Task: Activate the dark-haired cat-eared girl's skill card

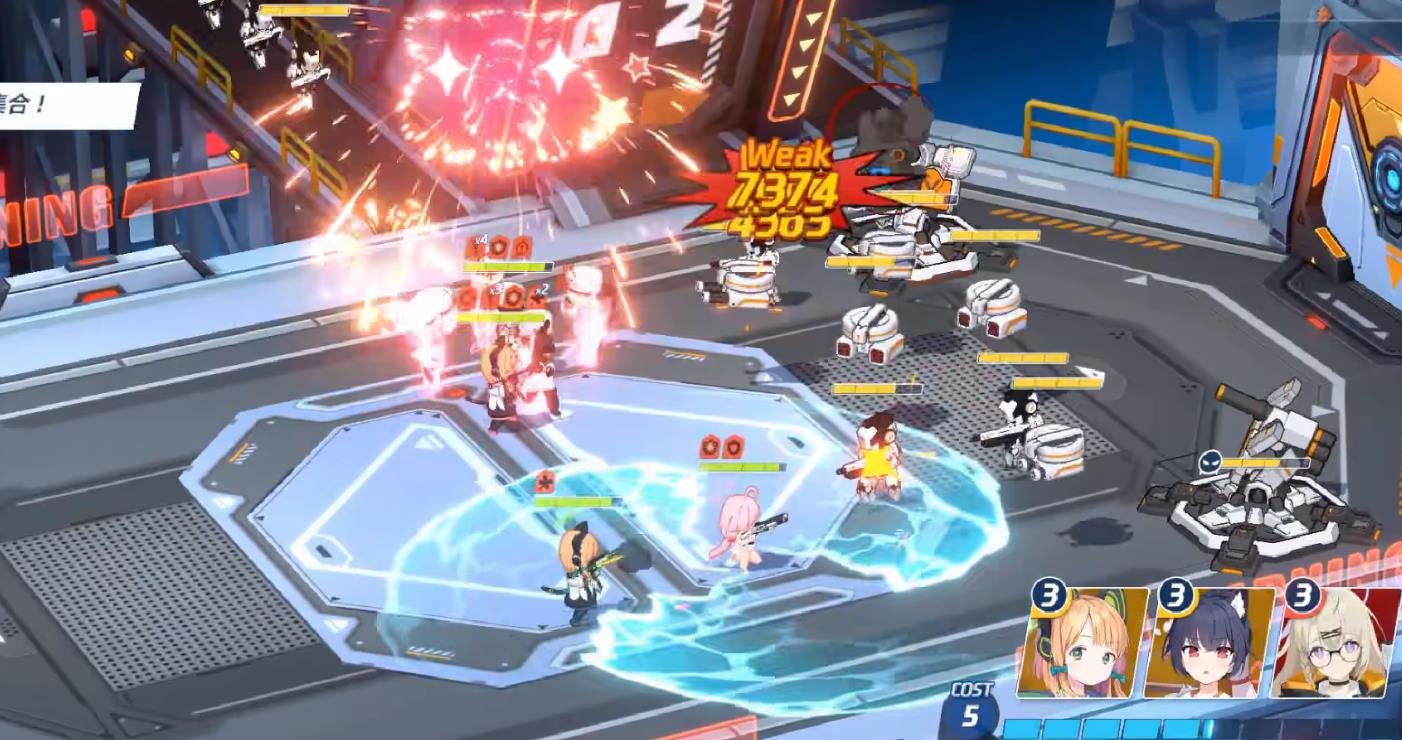Action: (x=1209, y=643)
